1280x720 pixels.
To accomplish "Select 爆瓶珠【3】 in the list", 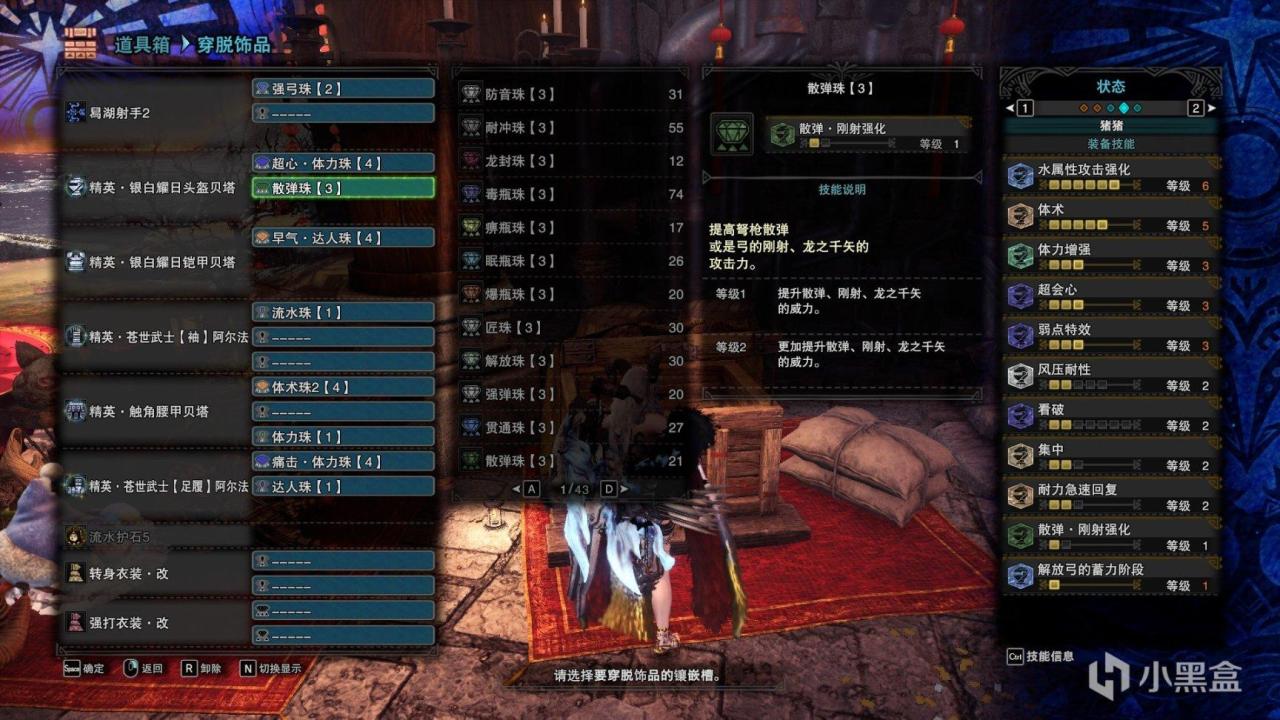I will [x=570, y=294].
